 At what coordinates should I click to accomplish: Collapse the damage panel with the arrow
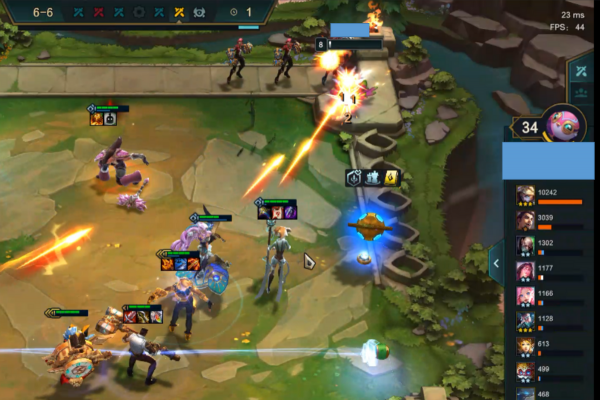click(495, 263)
